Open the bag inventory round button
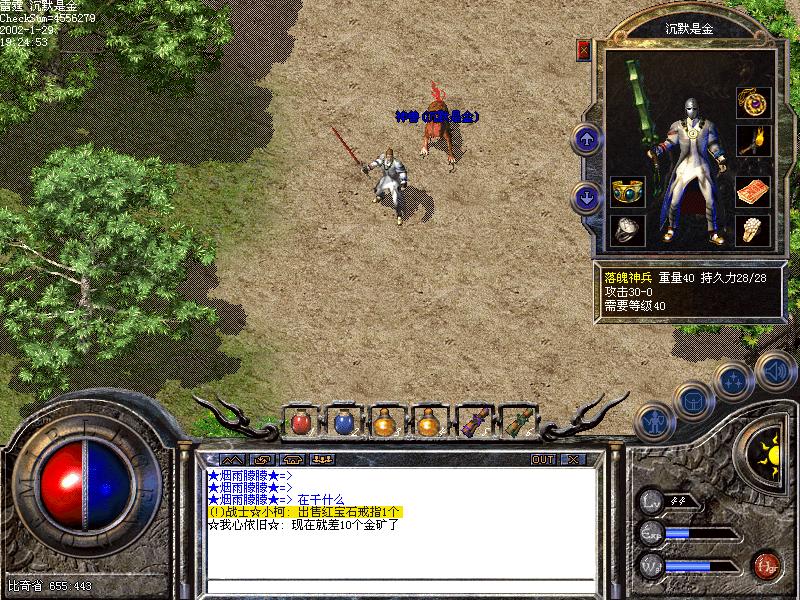Screen dimensions: 800x600 tap(691, 400)
